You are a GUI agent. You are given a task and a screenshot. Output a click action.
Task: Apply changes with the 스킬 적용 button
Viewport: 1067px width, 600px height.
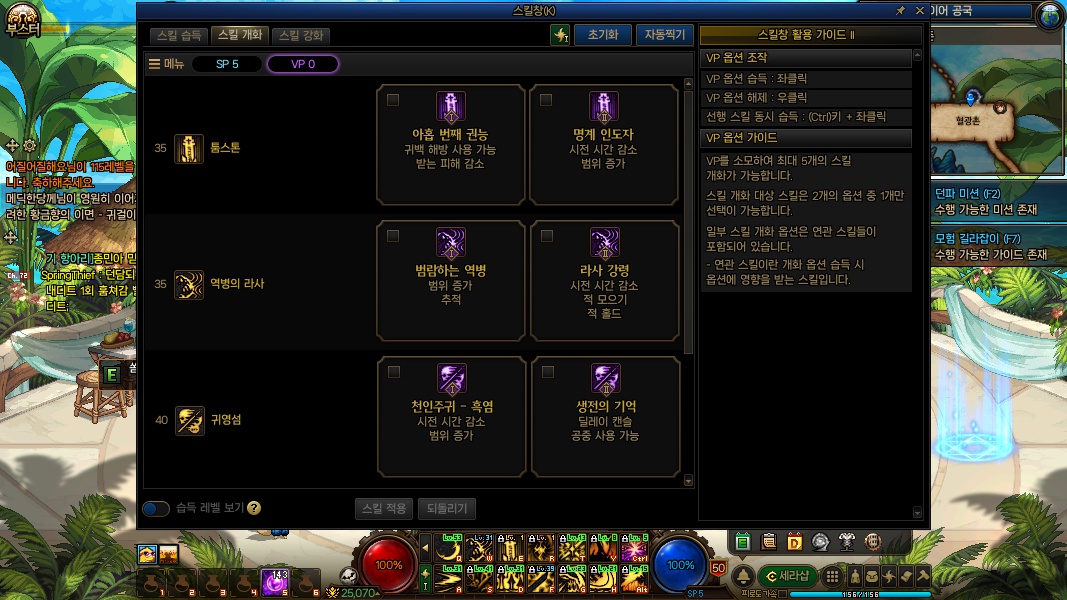point(383,508)
